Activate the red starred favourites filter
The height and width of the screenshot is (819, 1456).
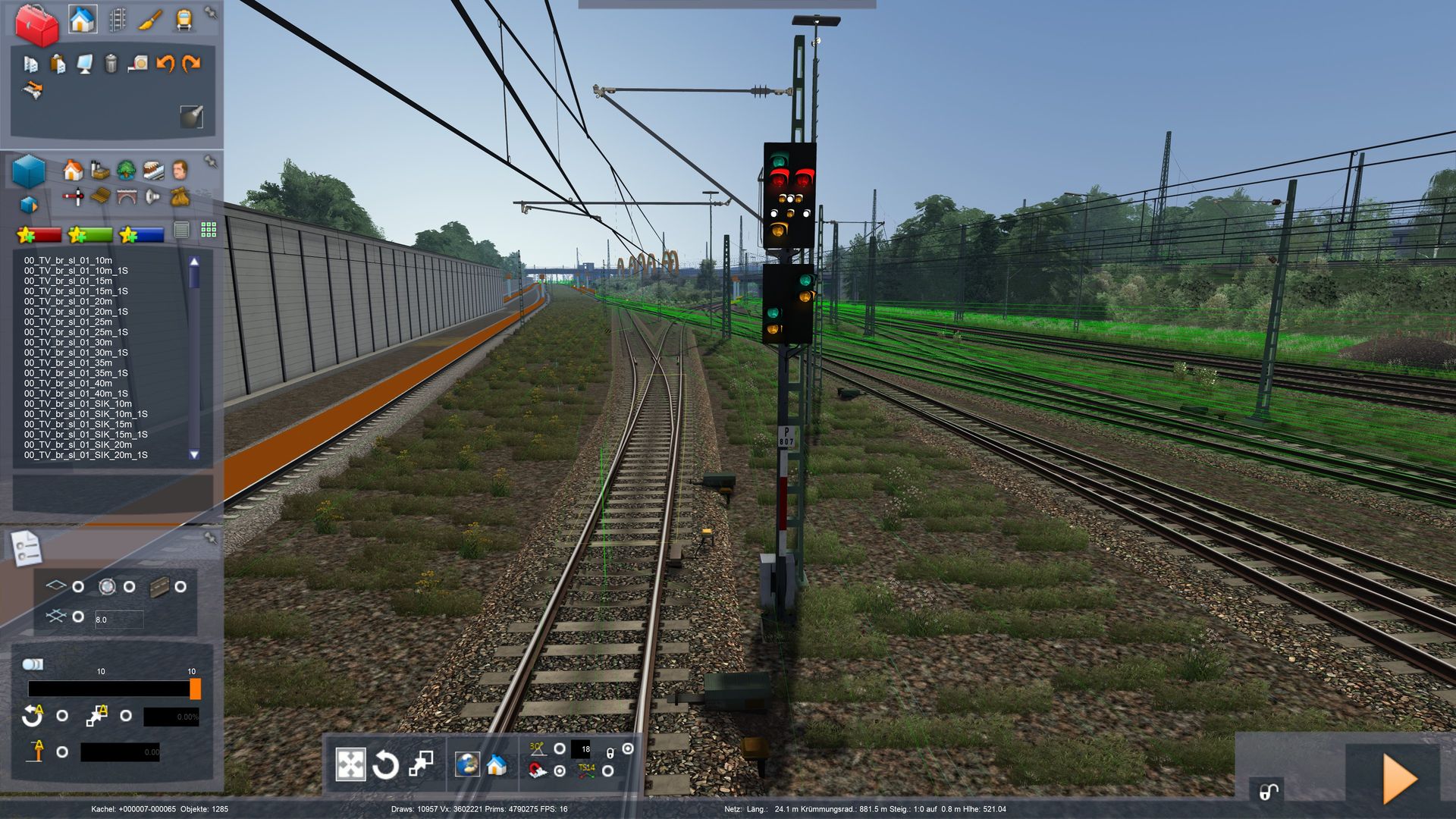[39, 235]
